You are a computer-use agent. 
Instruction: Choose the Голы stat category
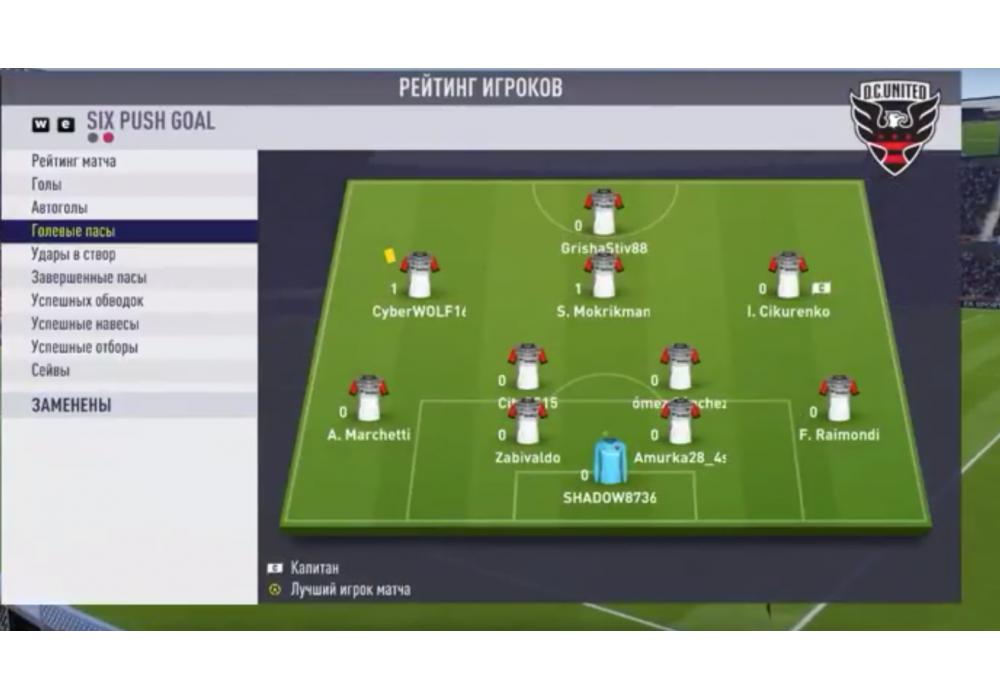(47, 185)
